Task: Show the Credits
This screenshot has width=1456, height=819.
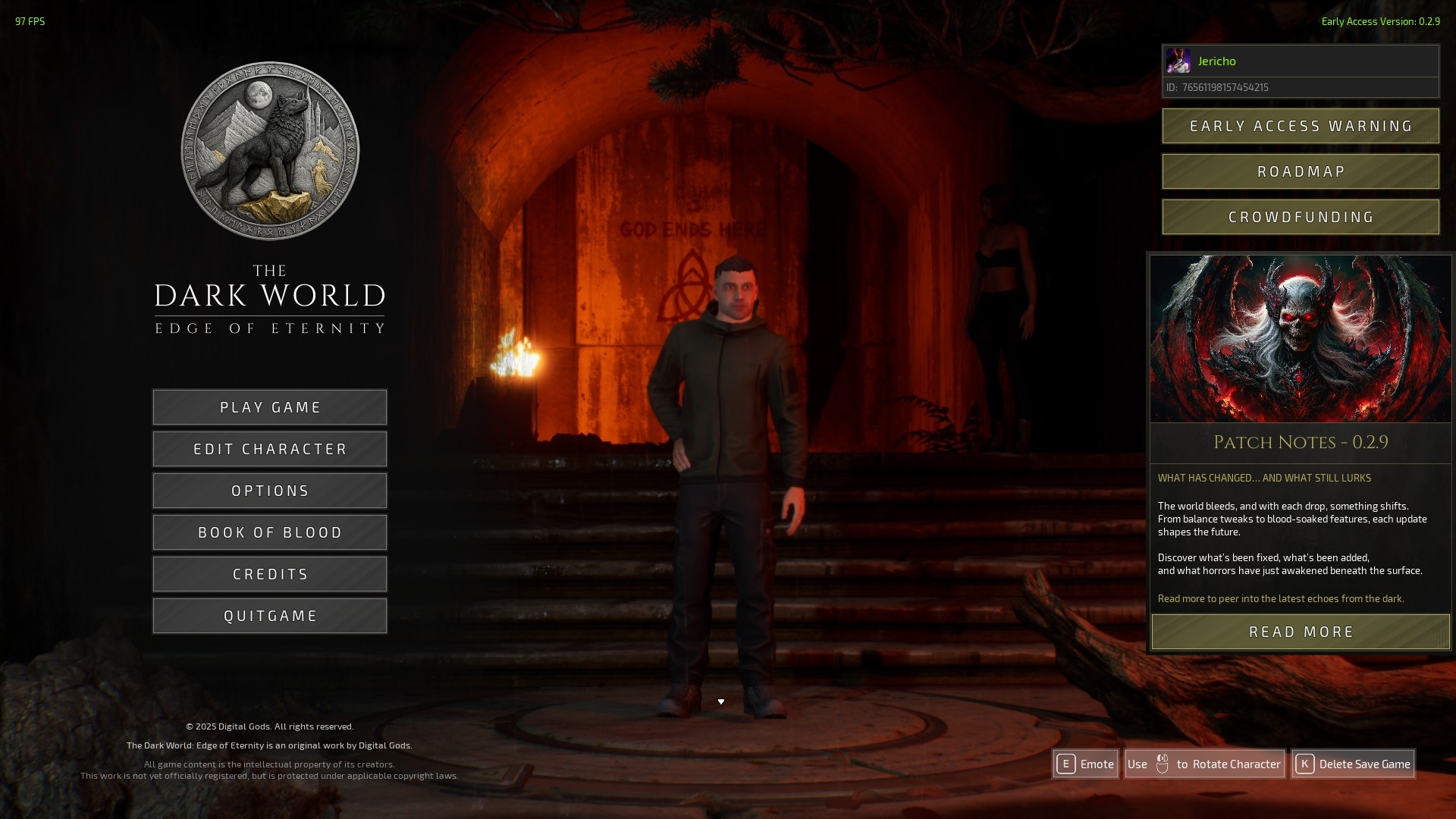Action: (x=270, y=574)
